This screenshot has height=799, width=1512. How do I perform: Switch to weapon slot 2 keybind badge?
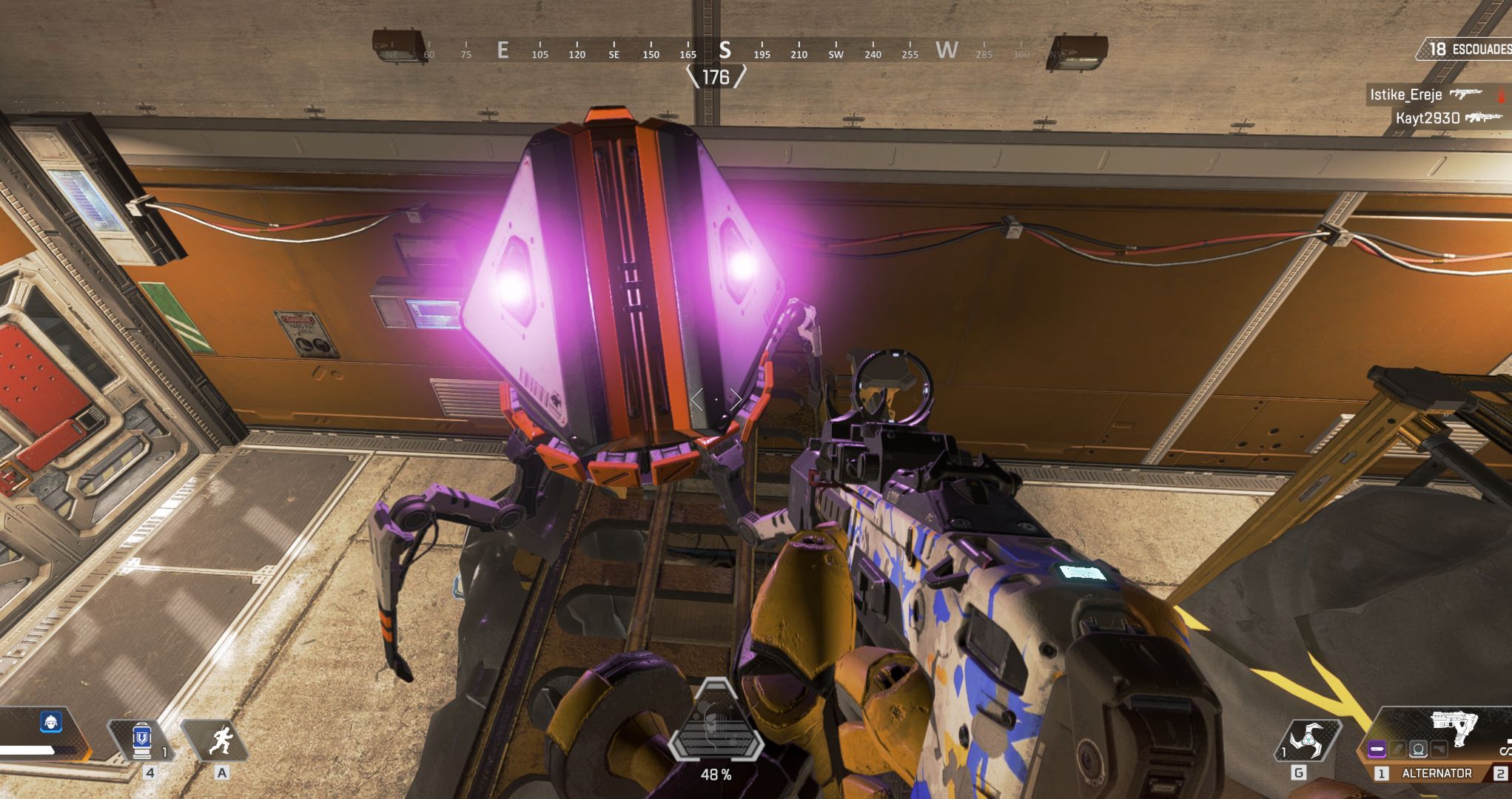1501,774
